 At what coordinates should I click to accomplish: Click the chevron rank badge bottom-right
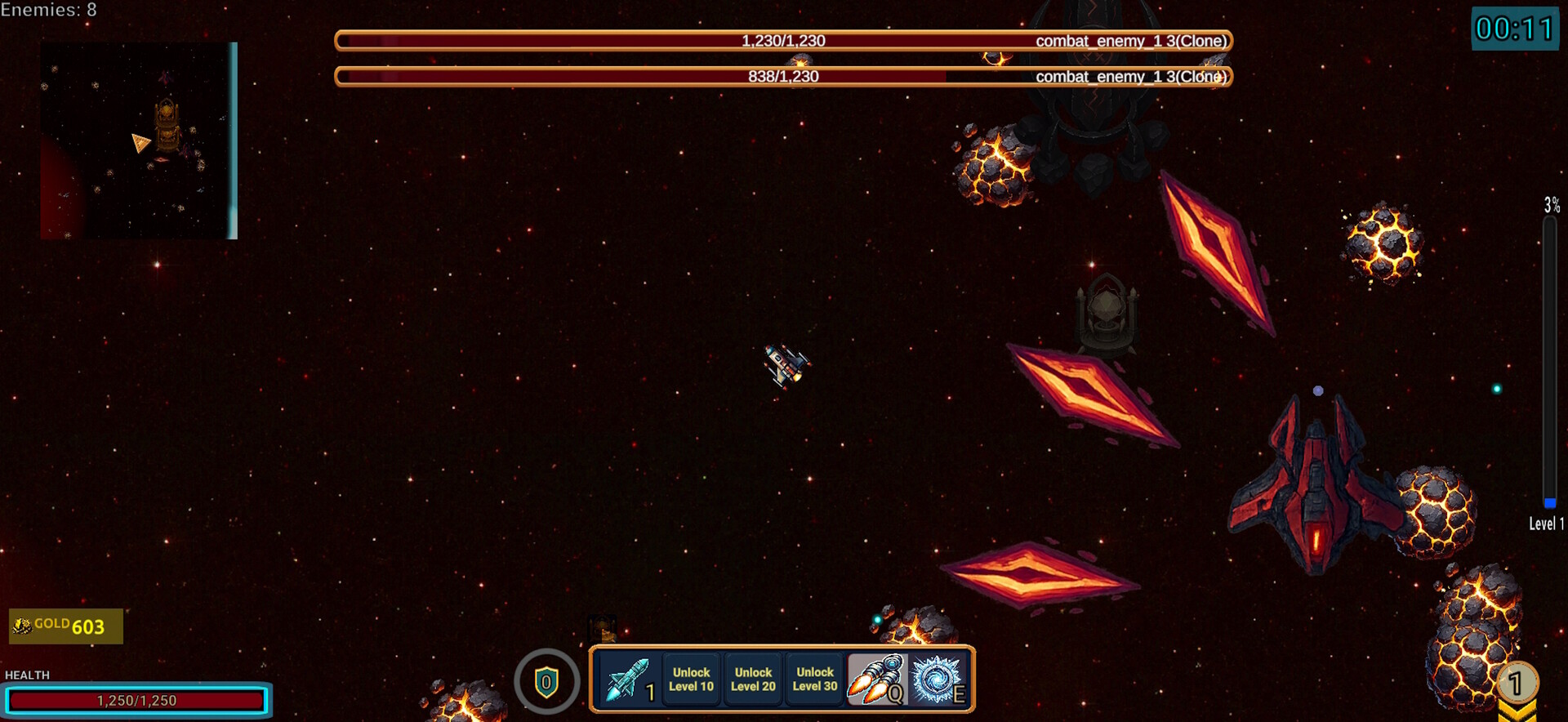[1516, 689]
